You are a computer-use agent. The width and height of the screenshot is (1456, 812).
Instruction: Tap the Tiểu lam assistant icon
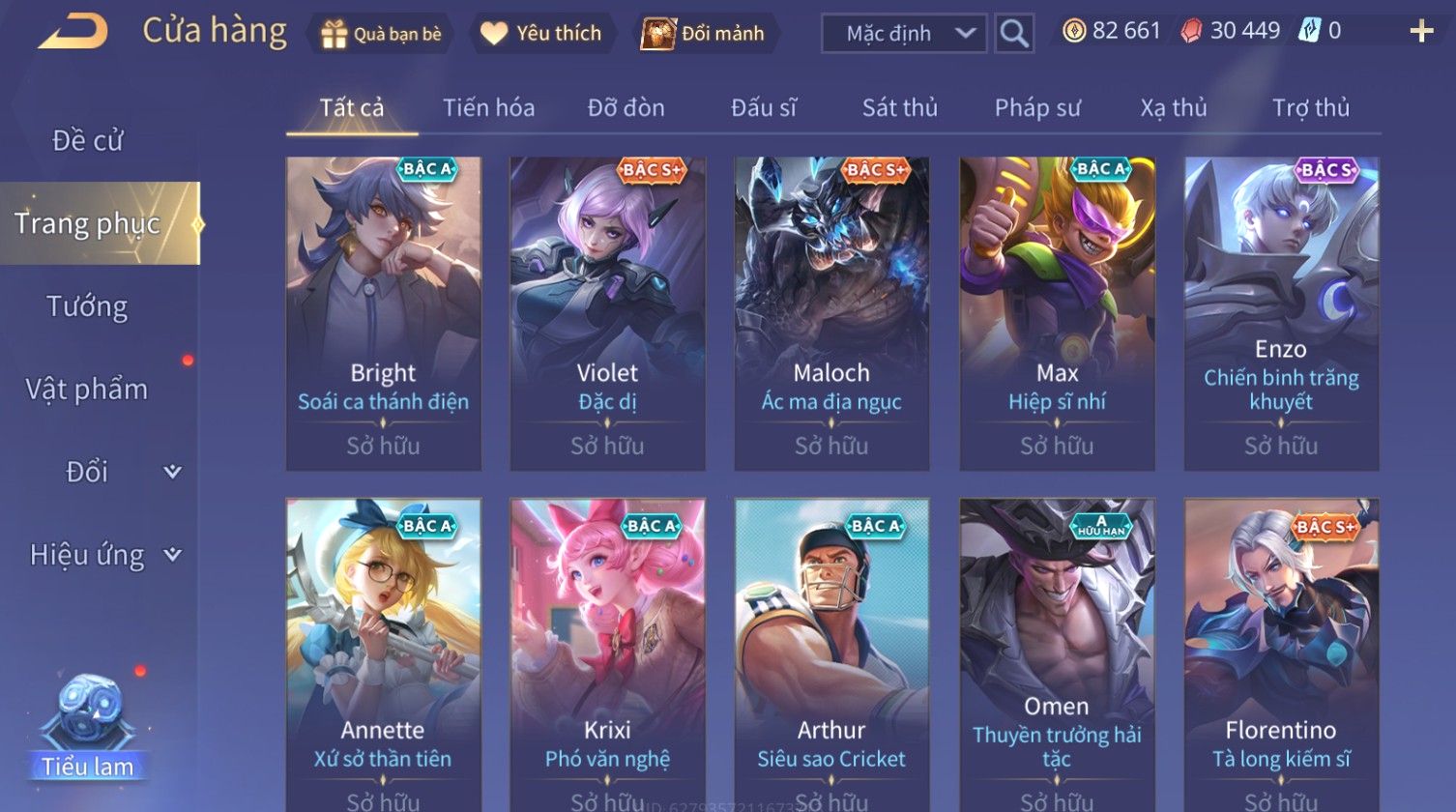(x=88, y=727)
